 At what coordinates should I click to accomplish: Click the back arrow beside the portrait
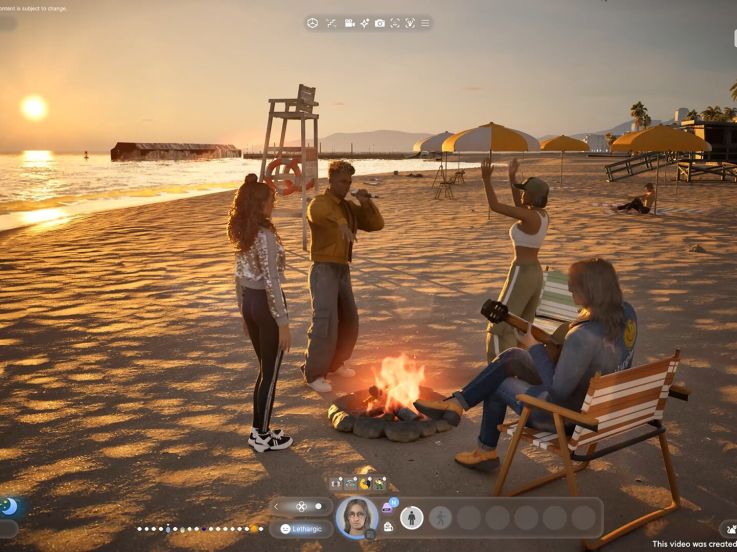point(277,506)
